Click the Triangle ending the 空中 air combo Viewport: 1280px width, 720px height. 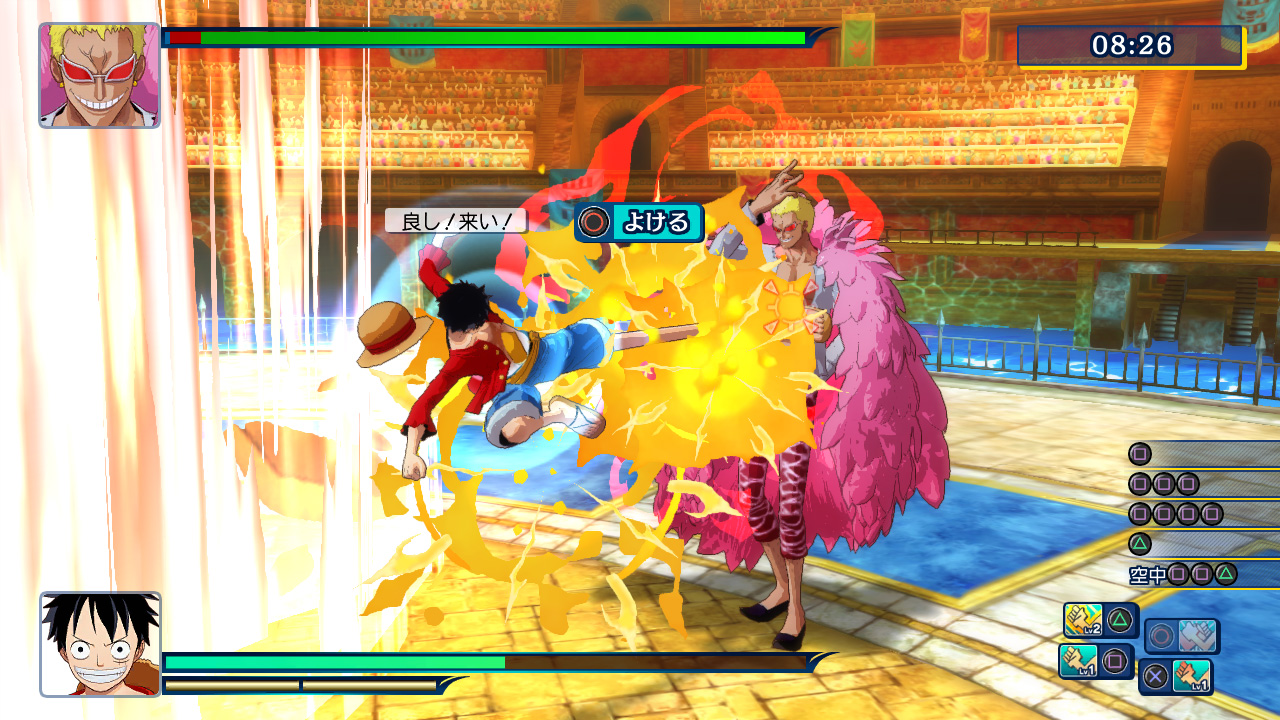click(1225, 573)
